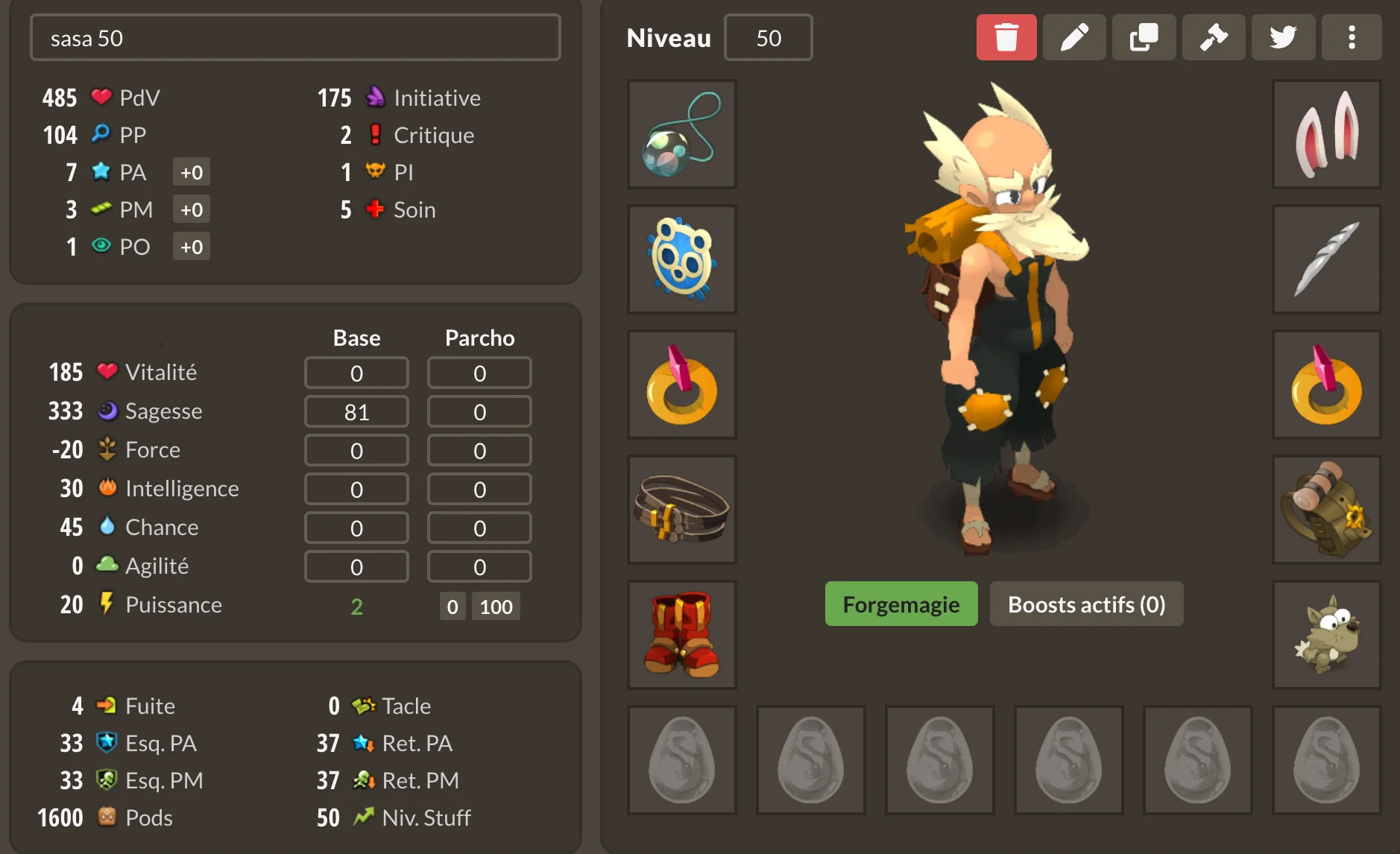Duplicate the build with the copy button
The image size is (1400, 854).
coord(1144,37)
